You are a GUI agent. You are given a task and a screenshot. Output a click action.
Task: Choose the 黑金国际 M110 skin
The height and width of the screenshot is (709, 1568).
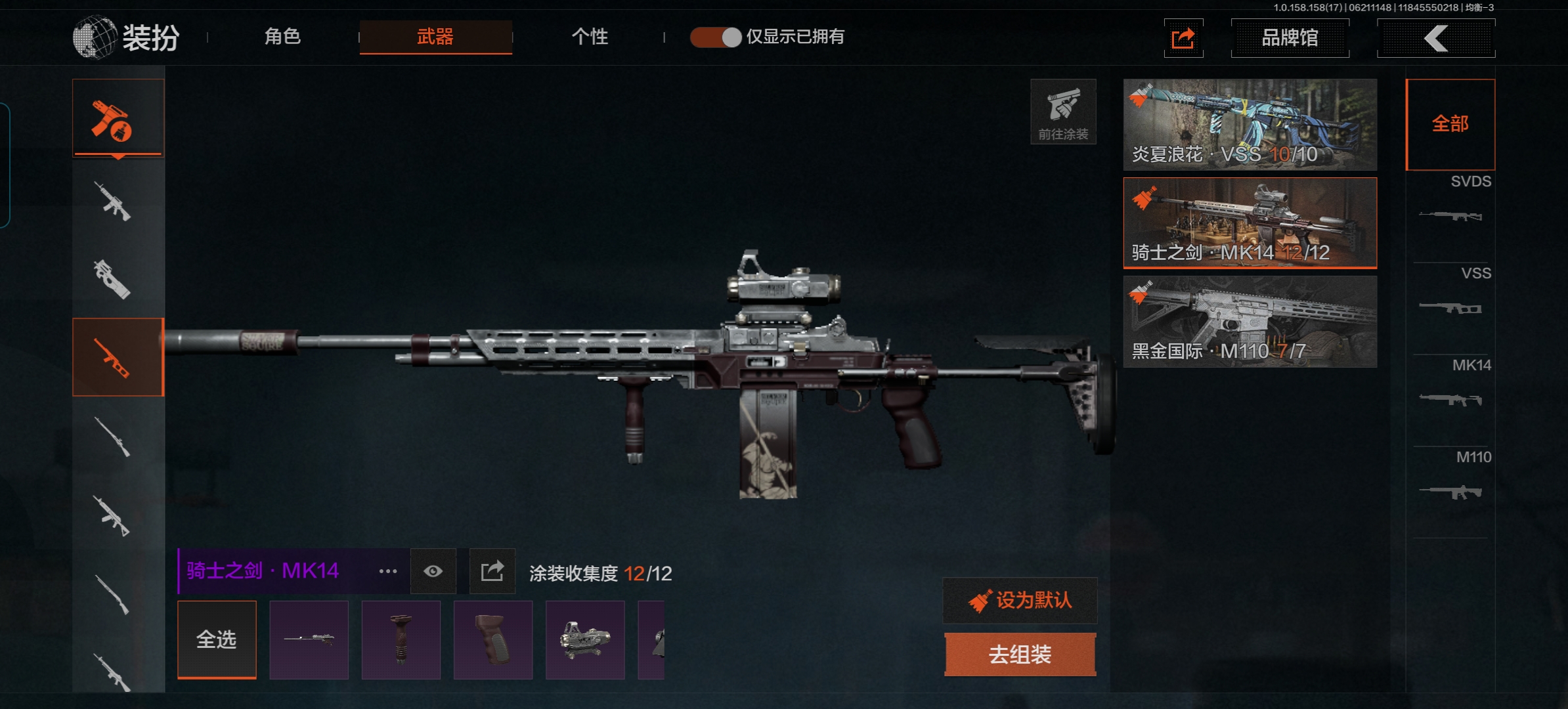coord(1250,322)
